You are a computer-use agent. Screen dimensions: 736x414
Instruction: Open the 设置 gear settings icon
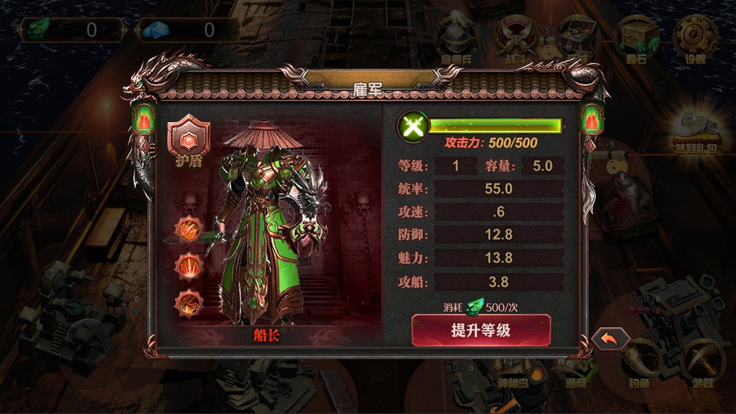(694, 38)
